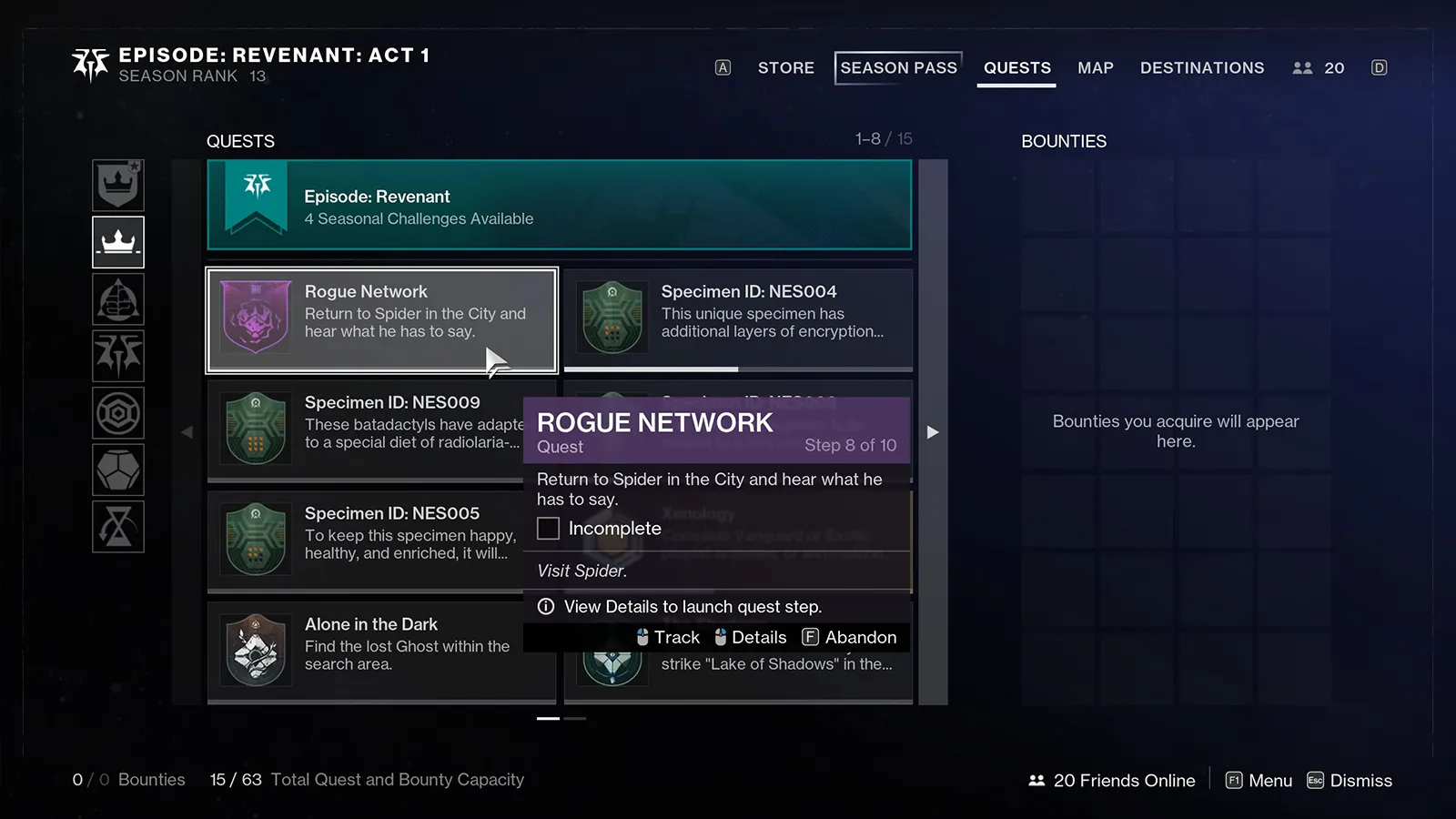Select the triangular emblem quest filter
Viewport: 1456px width, 819px height.
click(x=118, y=299)
